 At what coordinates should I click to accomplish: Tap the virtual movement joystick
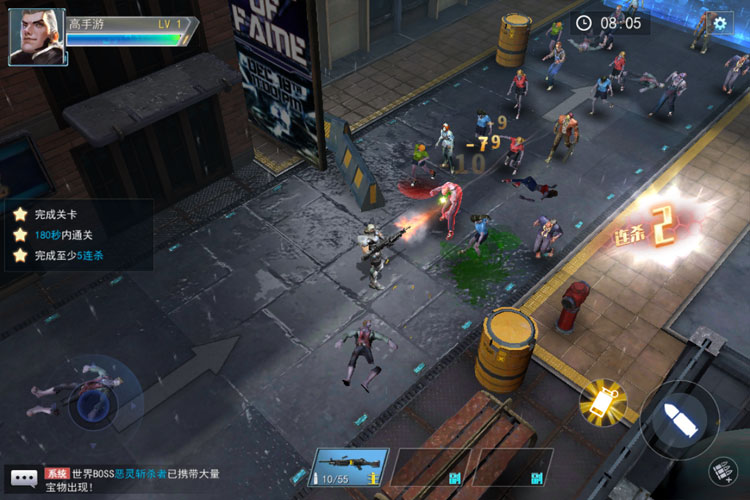tap(92, 403)
